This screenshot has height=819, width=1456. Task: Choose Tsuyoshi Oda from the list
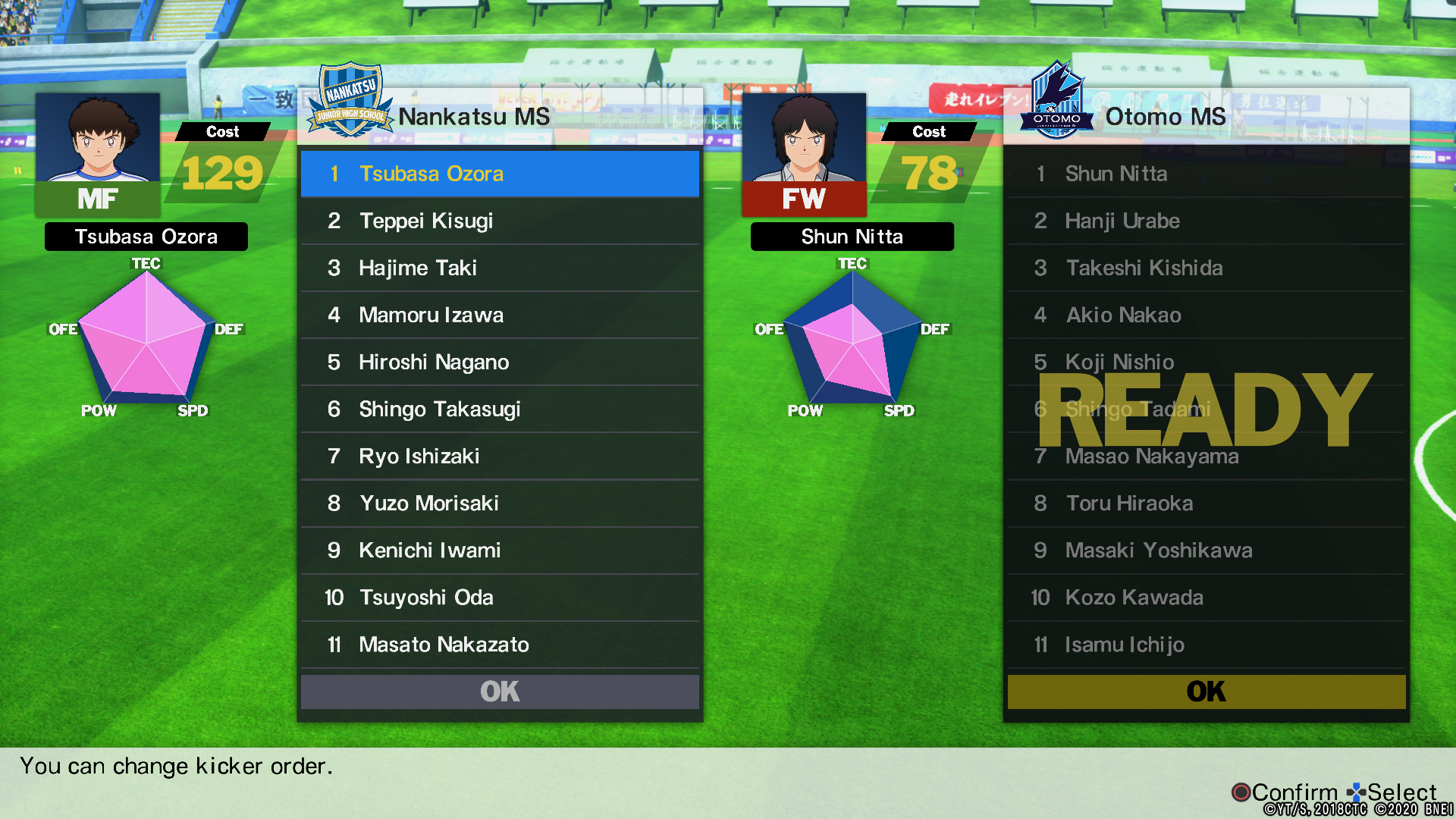(500, 597)
